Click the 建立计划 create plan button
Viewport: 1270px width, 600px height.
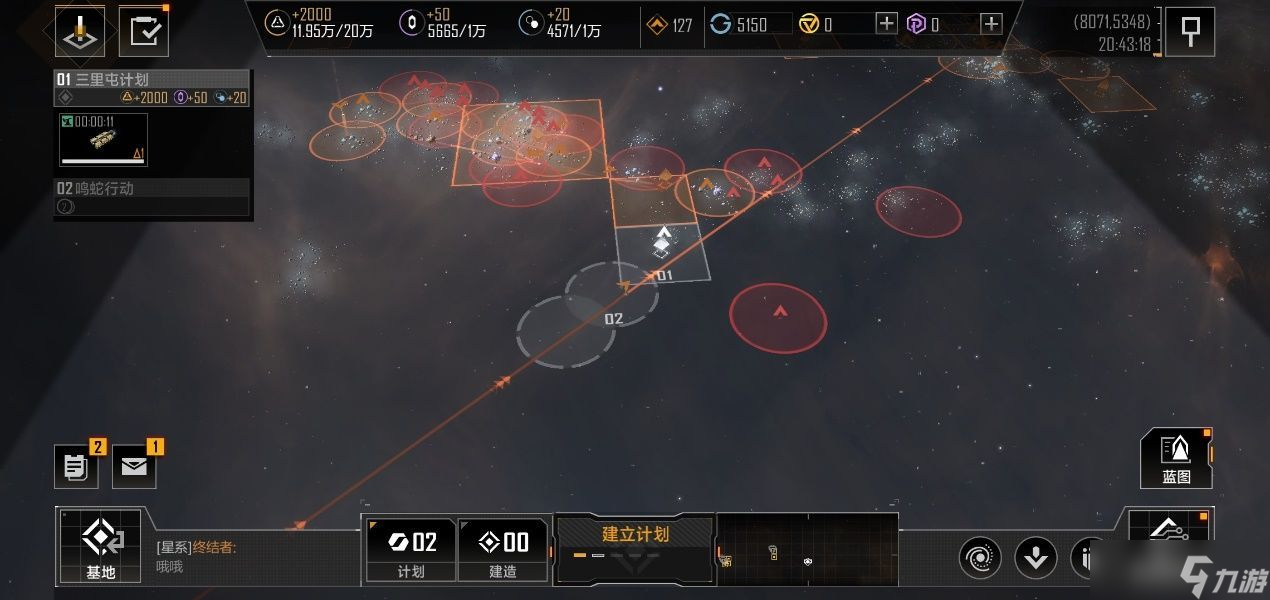point(635,546)
